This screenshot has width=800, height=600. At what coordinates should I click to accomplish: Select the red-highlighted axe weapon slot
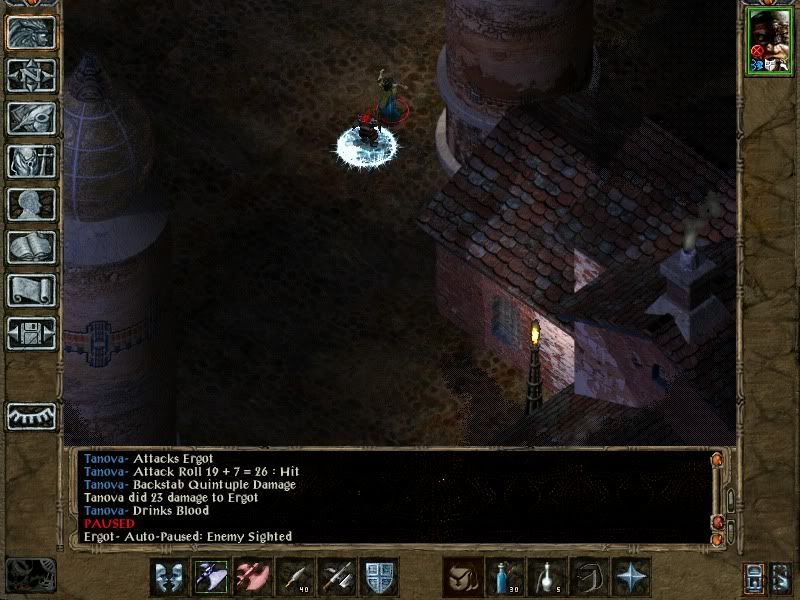(x=252, y=577)
